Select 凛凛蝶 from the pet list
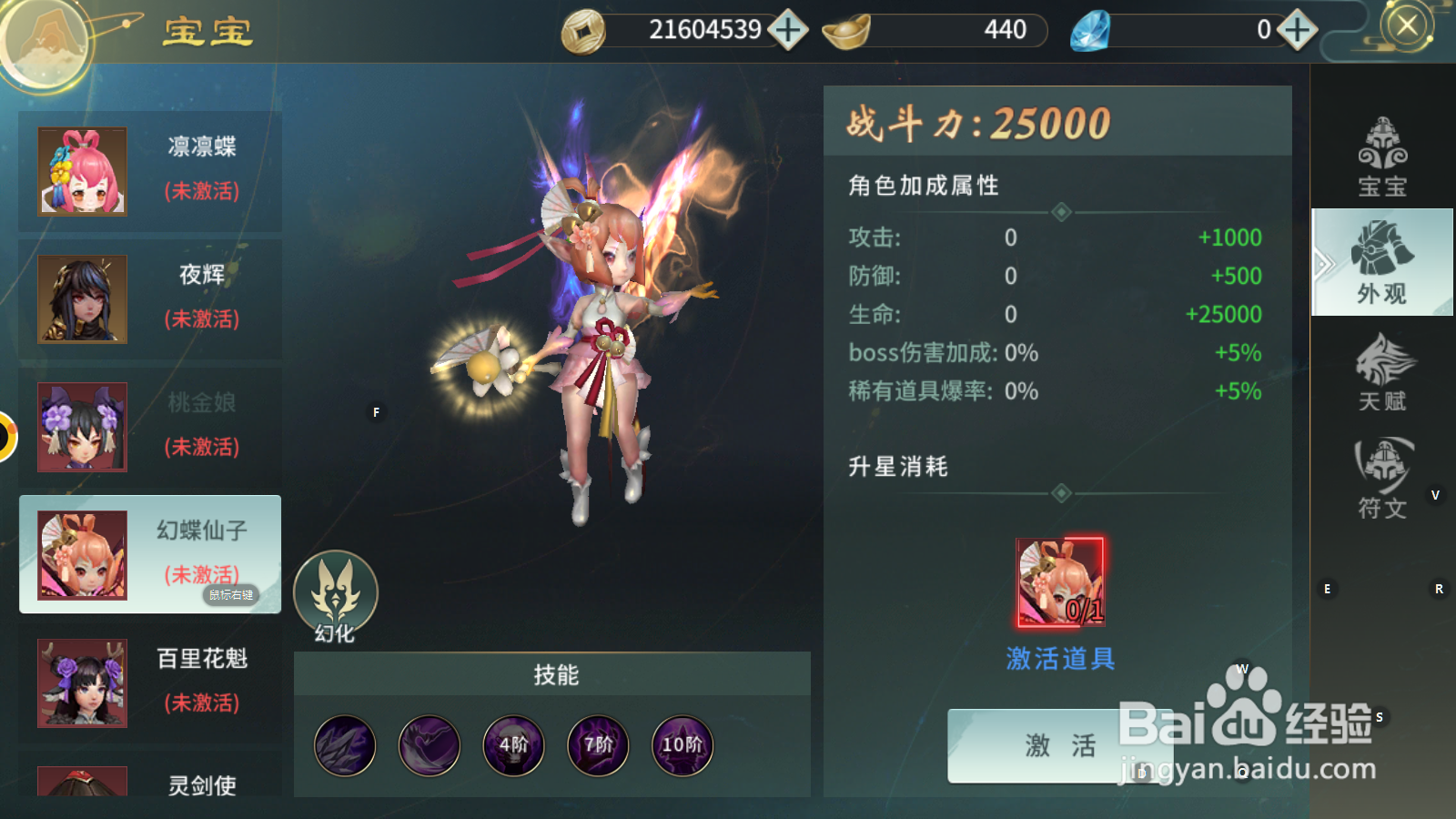Image resolution: width=1456 pixels, height=819 pixels. (149, 169)
